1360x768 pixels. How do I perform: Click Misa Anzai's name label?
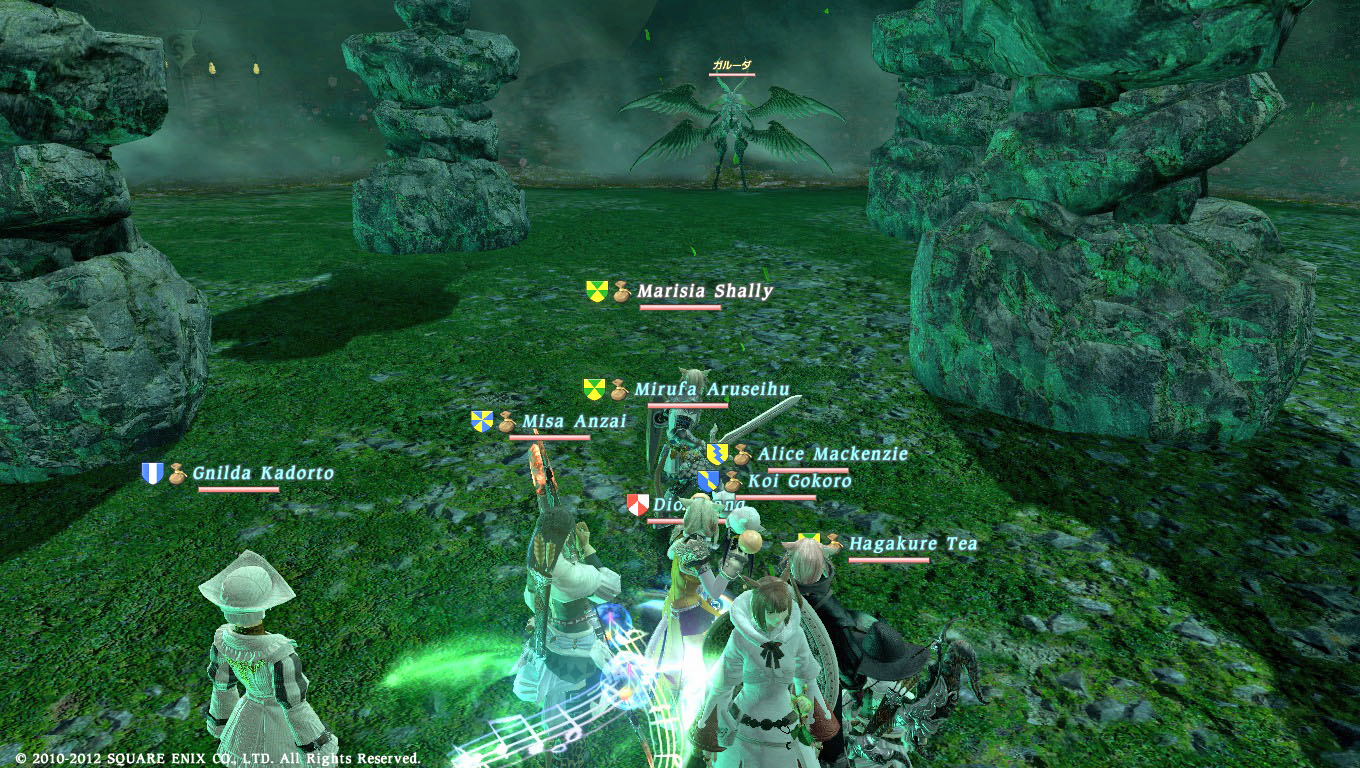pyautogui.click(x=574, y=421)
